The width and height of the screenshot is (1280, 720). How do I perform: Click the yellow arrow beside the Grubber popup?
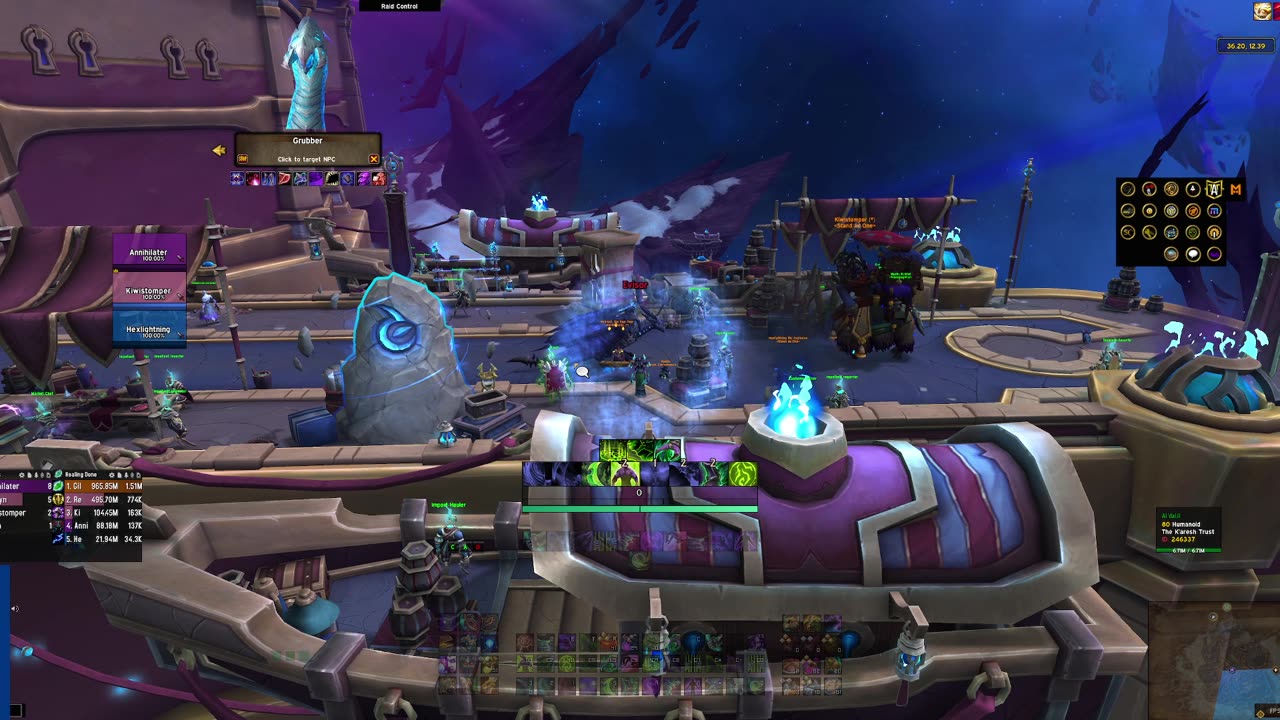(218, 151)
